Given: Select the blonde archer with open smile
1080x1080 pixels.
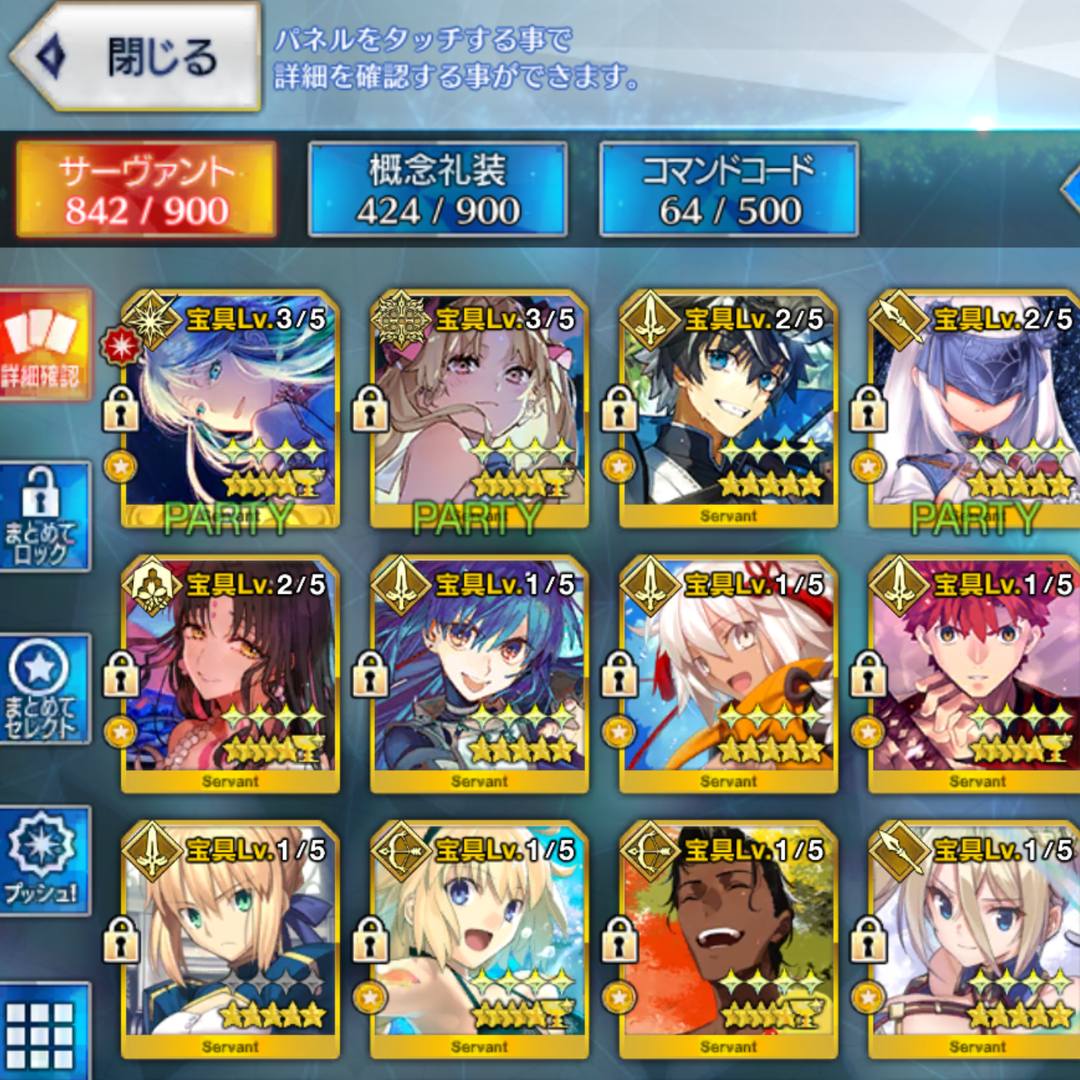Looking at the screenshot, I should tap(479, 940).
